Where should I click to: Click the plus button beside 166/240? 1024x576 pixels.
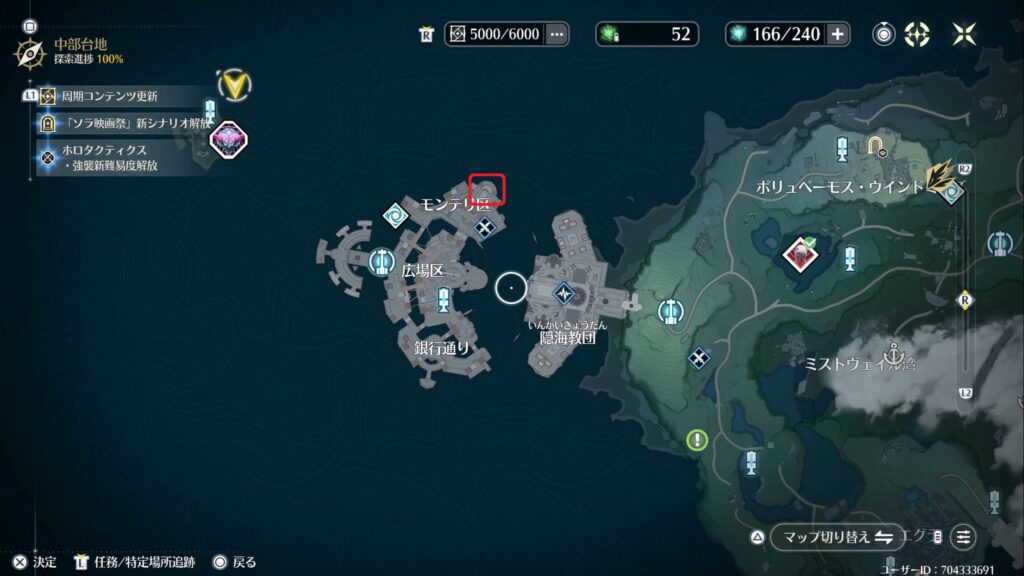click(x=838, y=34)
